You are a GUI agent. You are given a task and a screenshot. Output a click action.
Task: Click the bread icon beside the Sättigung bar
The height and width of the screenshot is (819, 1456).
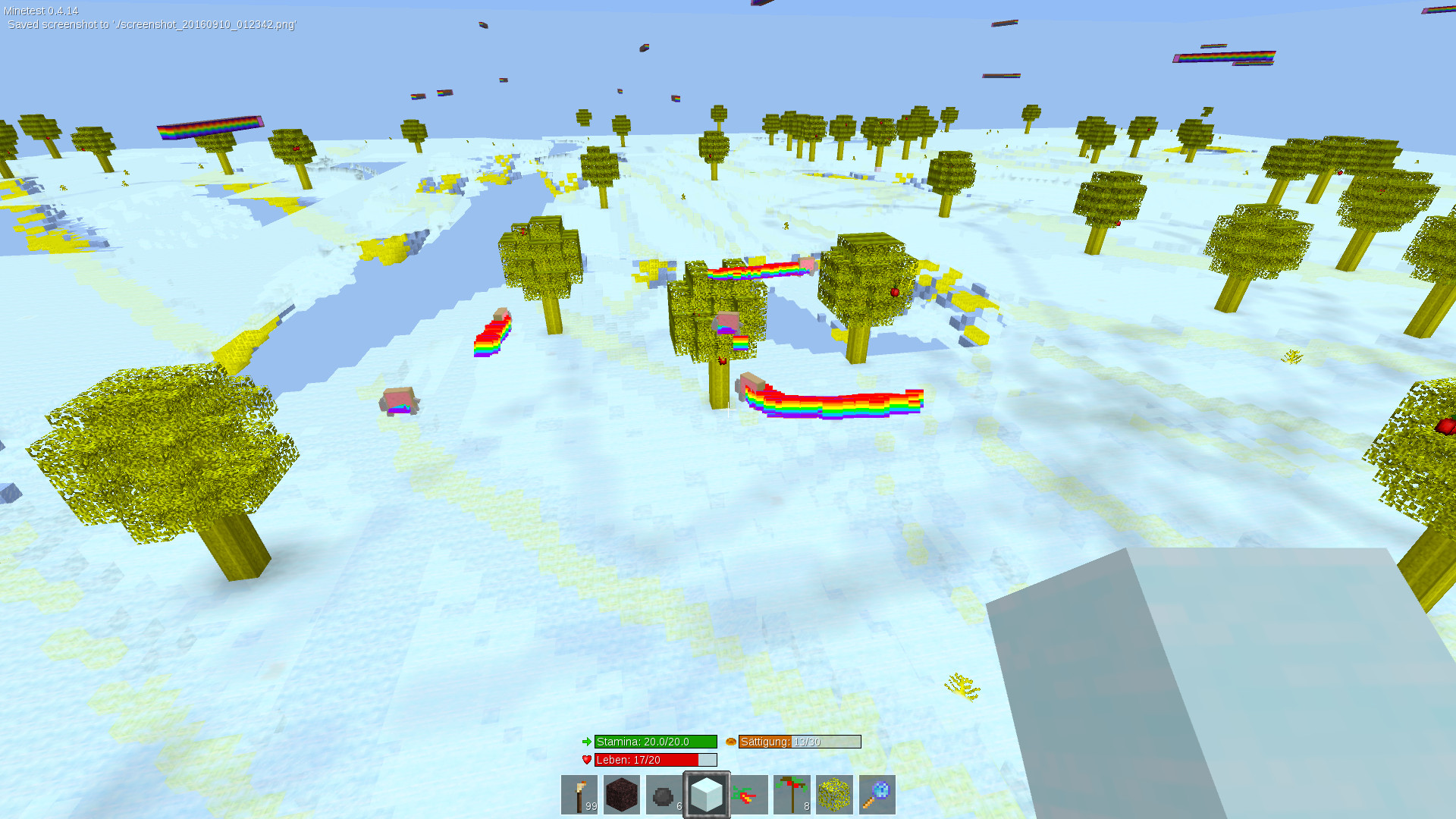click(x=730, y=742)
